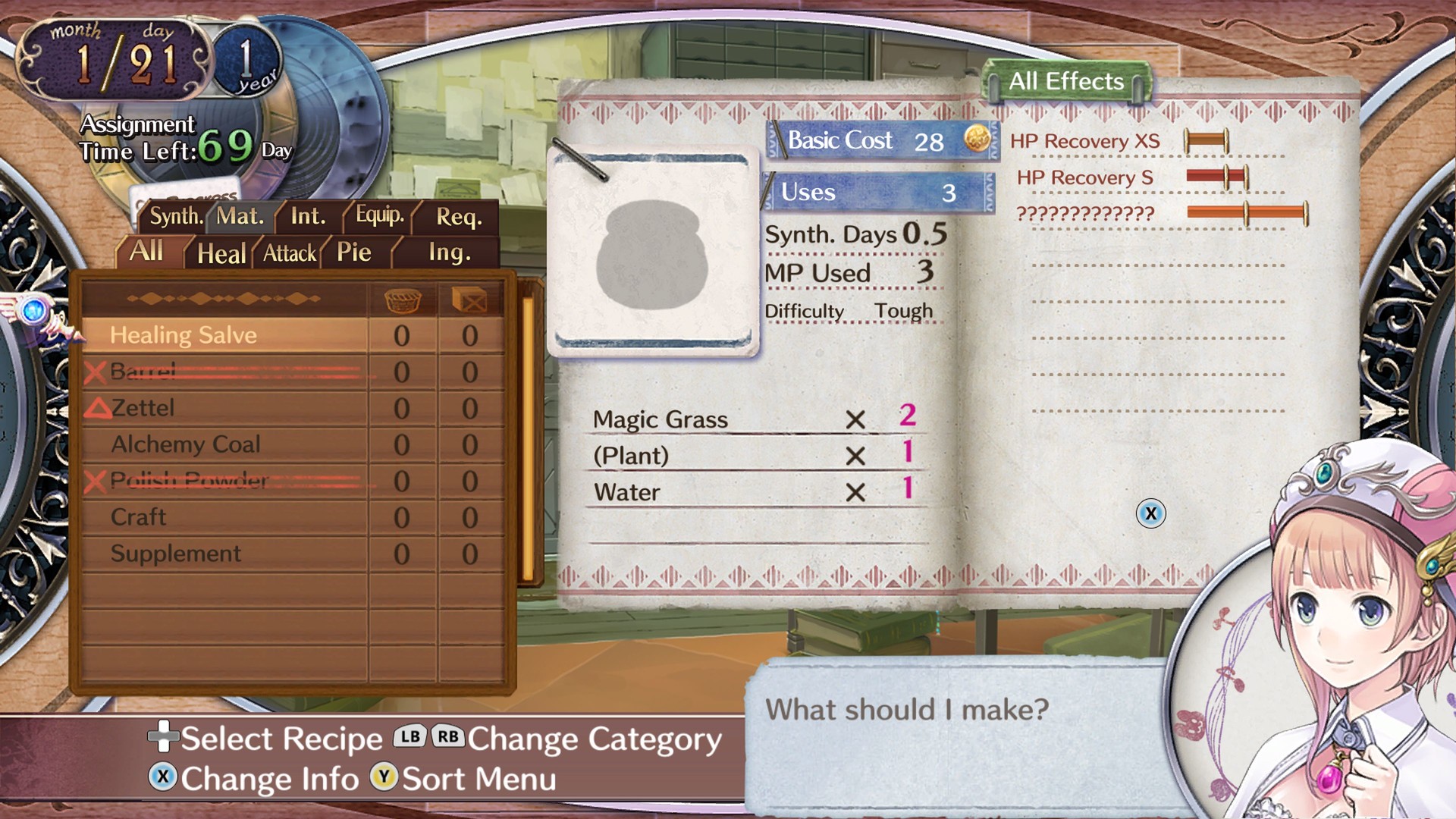This screenshot has width=1456, height=819.
Task: Toggle the red X marker beside Polish Powder
Action: point(96,481)
